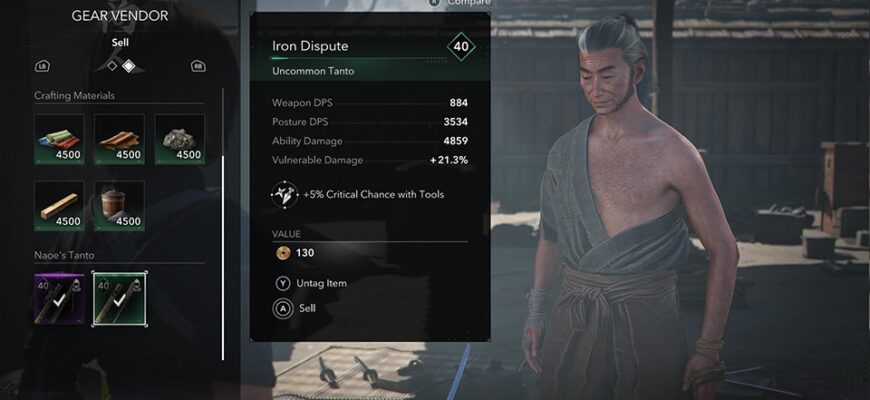
Task: Select the stacked leather crafting material
Action: (x=120, y=138)
